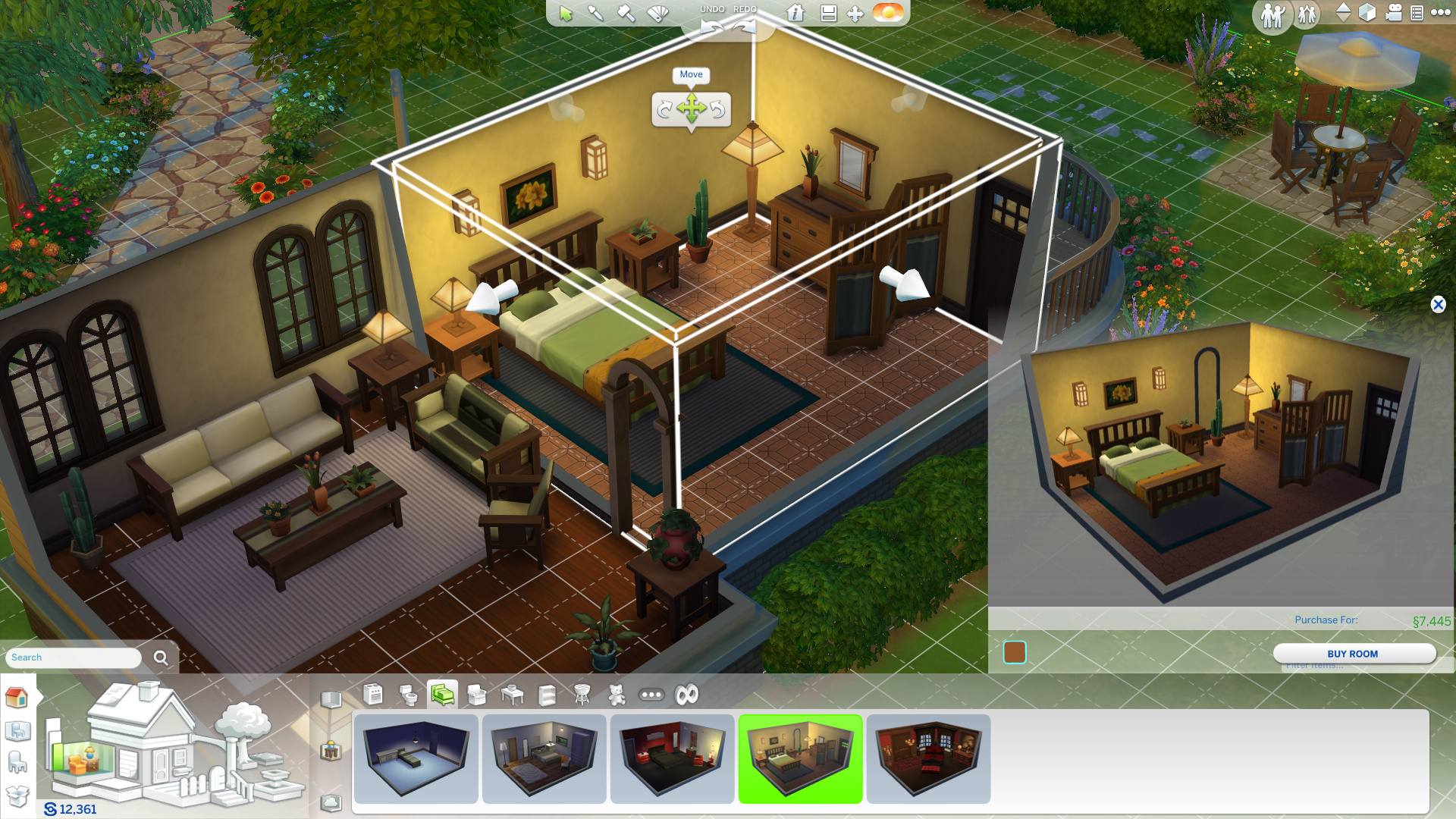Screen dimensions: 1456x819
Task: Switch to the beds and comfort tab
Action: pyautogui.click(x=444, y=692)
